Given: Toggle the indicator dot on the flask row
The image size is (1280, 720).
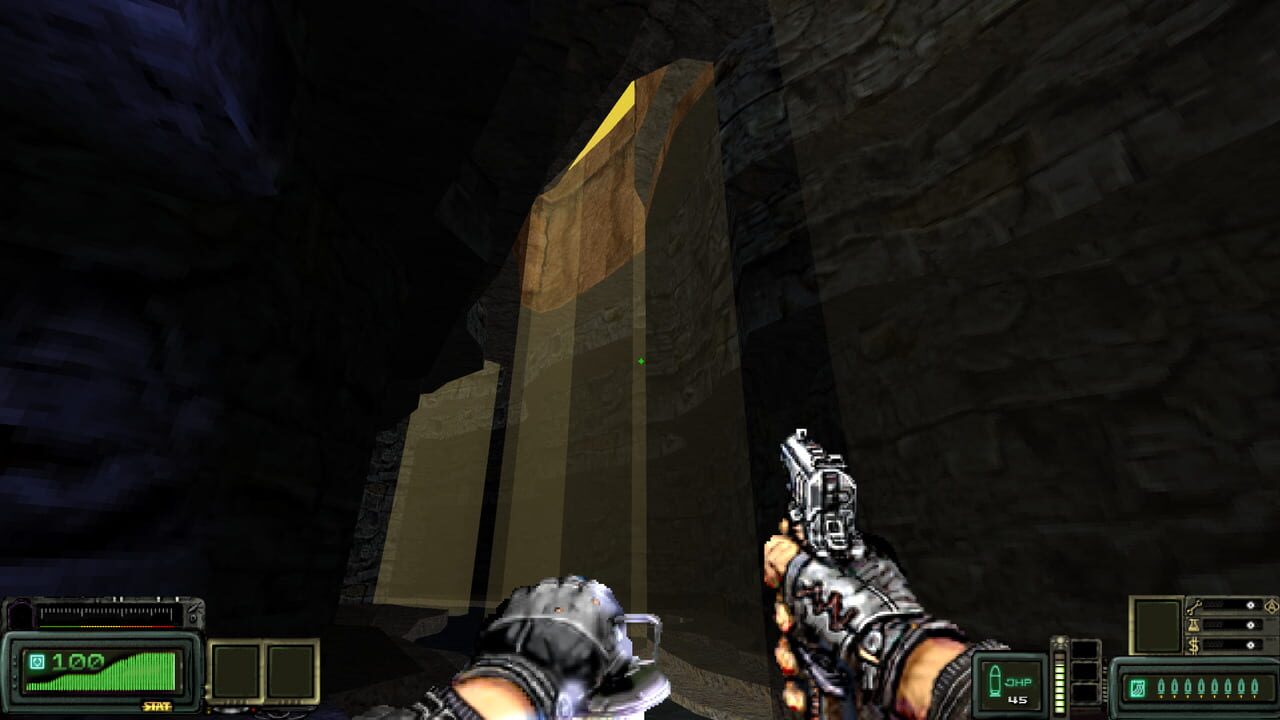Looking at the screenshot, I should point(1251,625).
